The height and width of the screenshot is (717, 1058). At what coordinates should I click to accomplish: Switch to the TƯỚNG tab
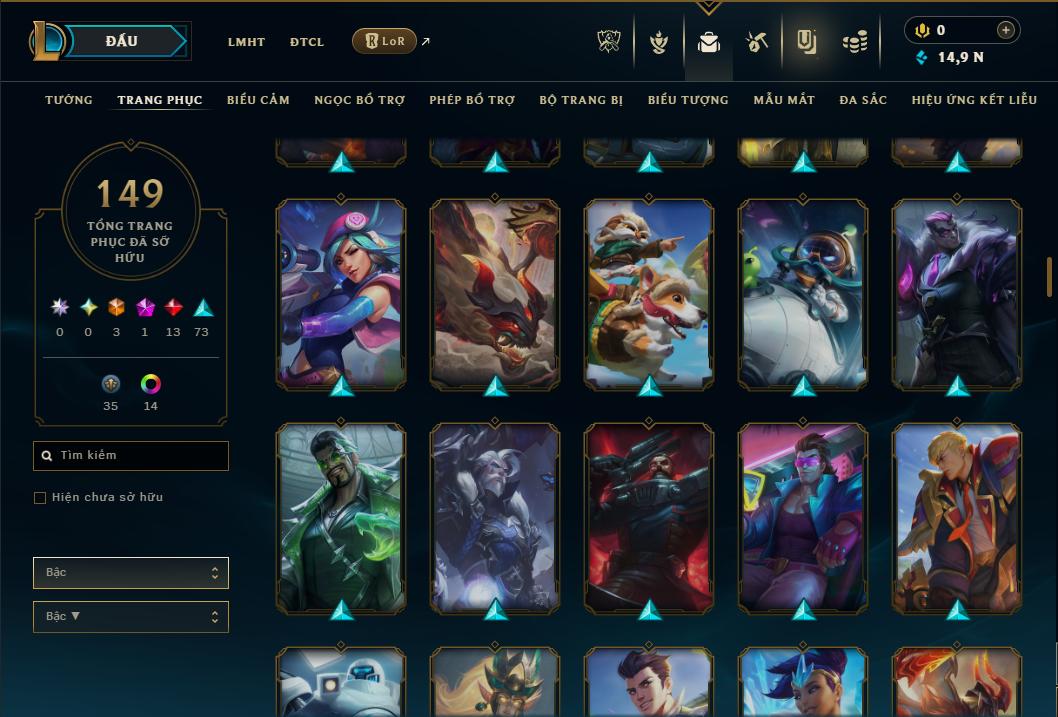(x=69, y=100)
